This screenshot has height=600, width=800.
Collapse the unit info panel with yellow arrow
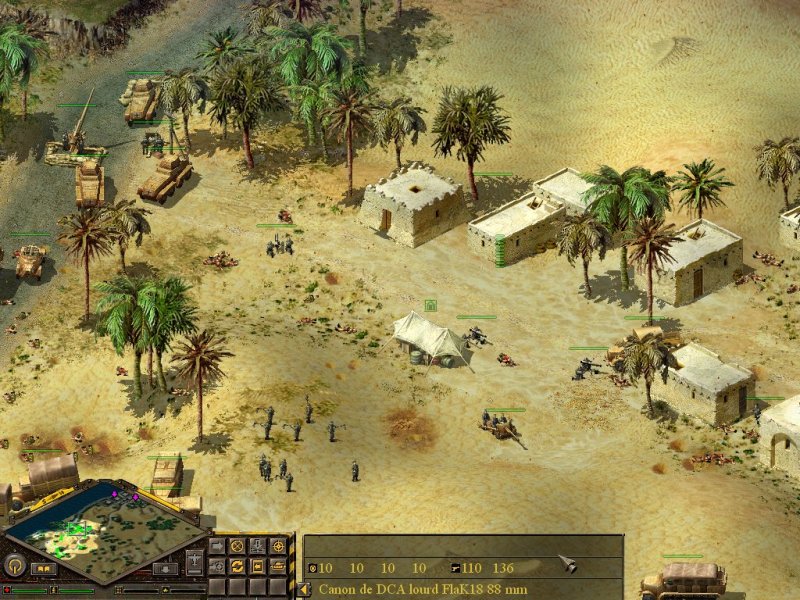coord(304,589)
